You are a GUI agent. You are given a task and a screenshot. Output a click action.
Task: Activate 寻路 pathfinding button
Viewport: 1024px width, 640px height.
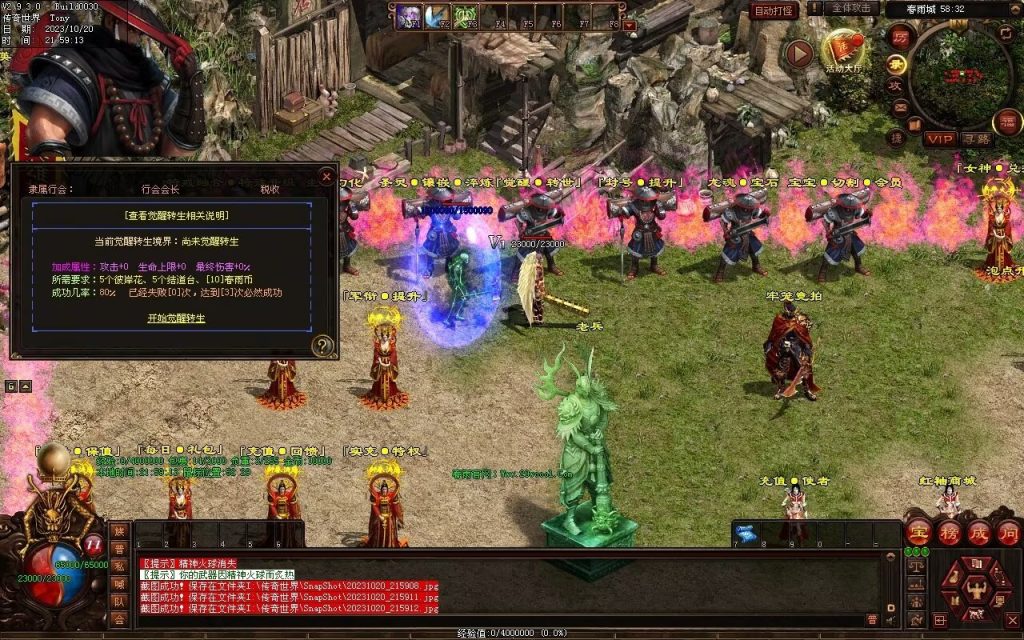976,139
